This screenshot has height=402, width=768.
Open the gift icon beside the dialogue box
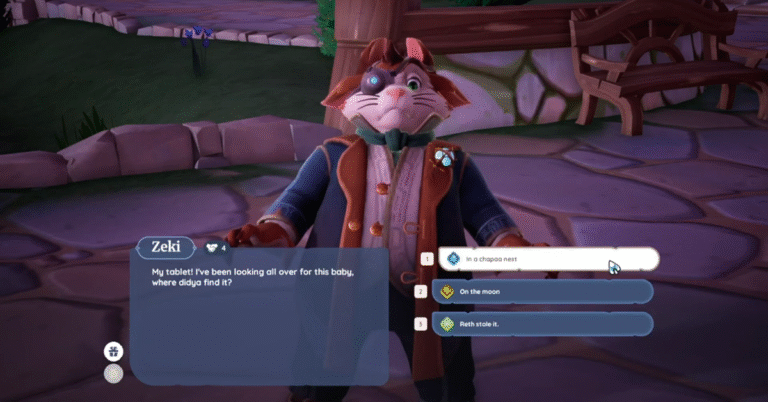[114, 351]
